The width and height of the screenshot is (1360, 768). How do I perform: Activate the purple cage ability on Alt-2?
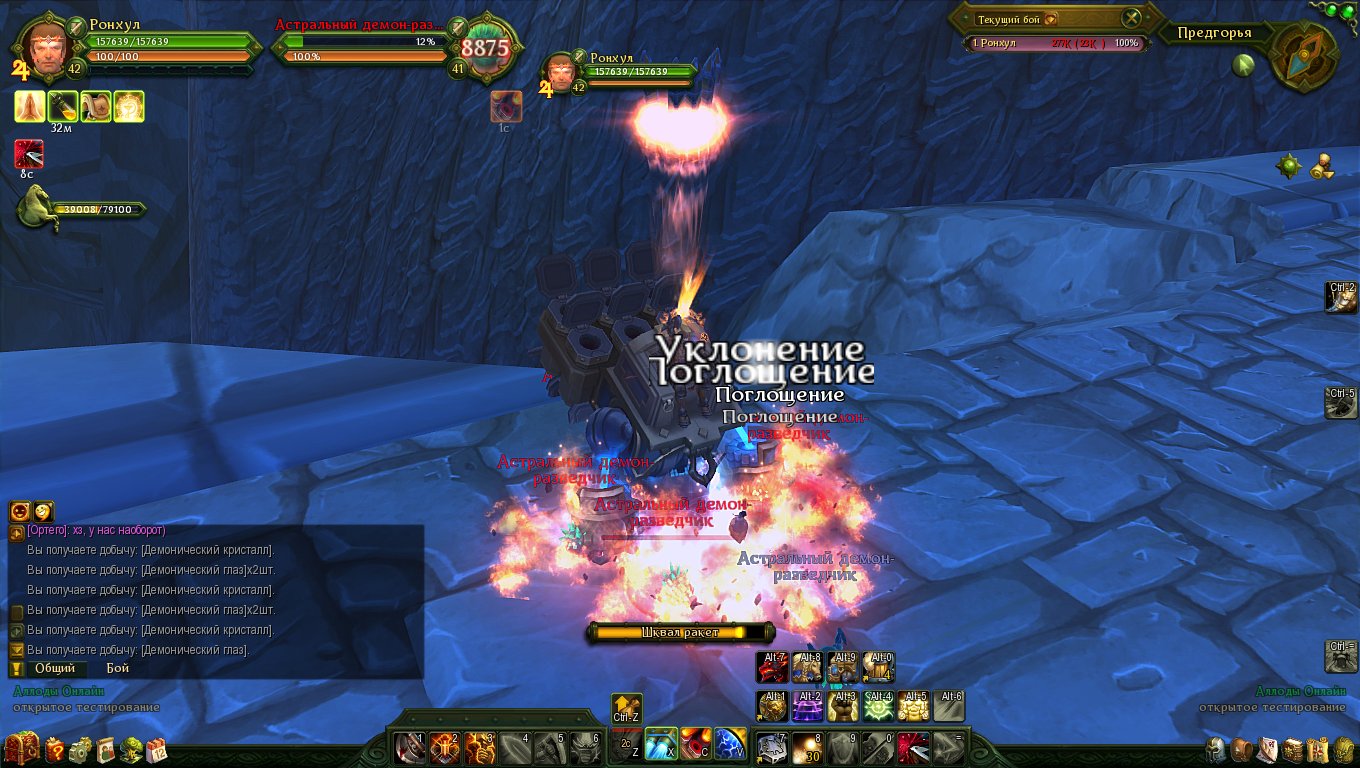pyautogui.click(x=807, y=706)
